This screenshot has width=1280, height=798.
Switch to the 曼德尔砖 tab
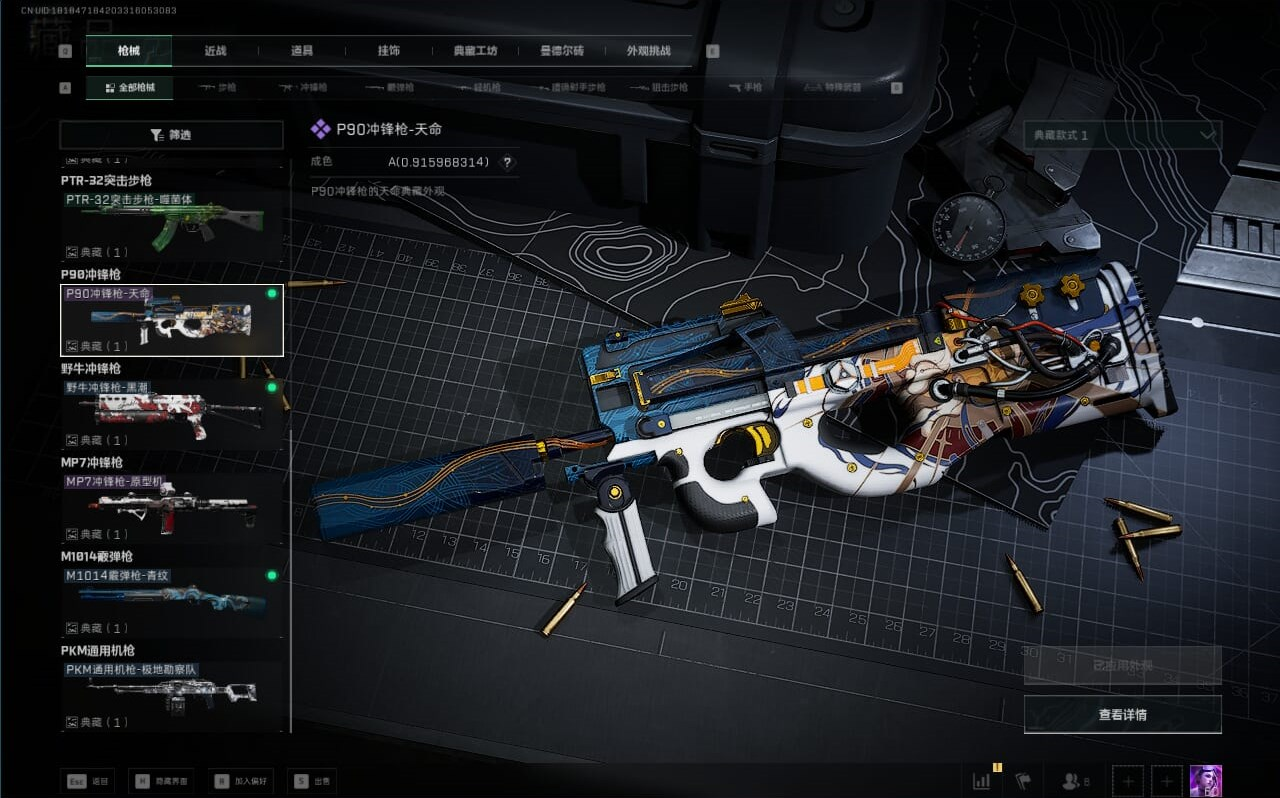pos(562,51)
